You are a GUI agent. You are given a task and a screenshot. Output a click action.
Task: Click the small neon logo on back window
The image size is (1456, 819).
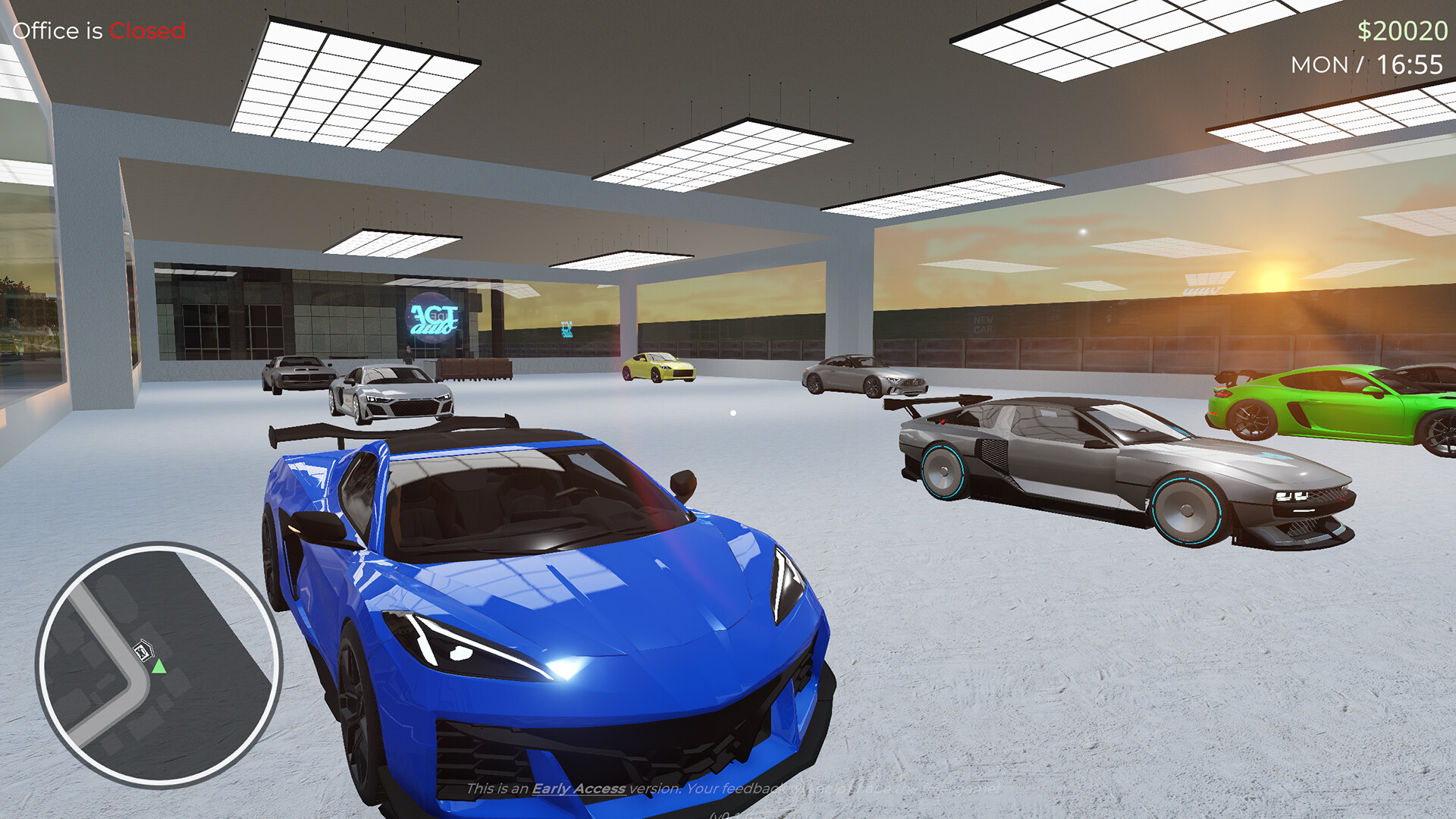click(565, 330)
